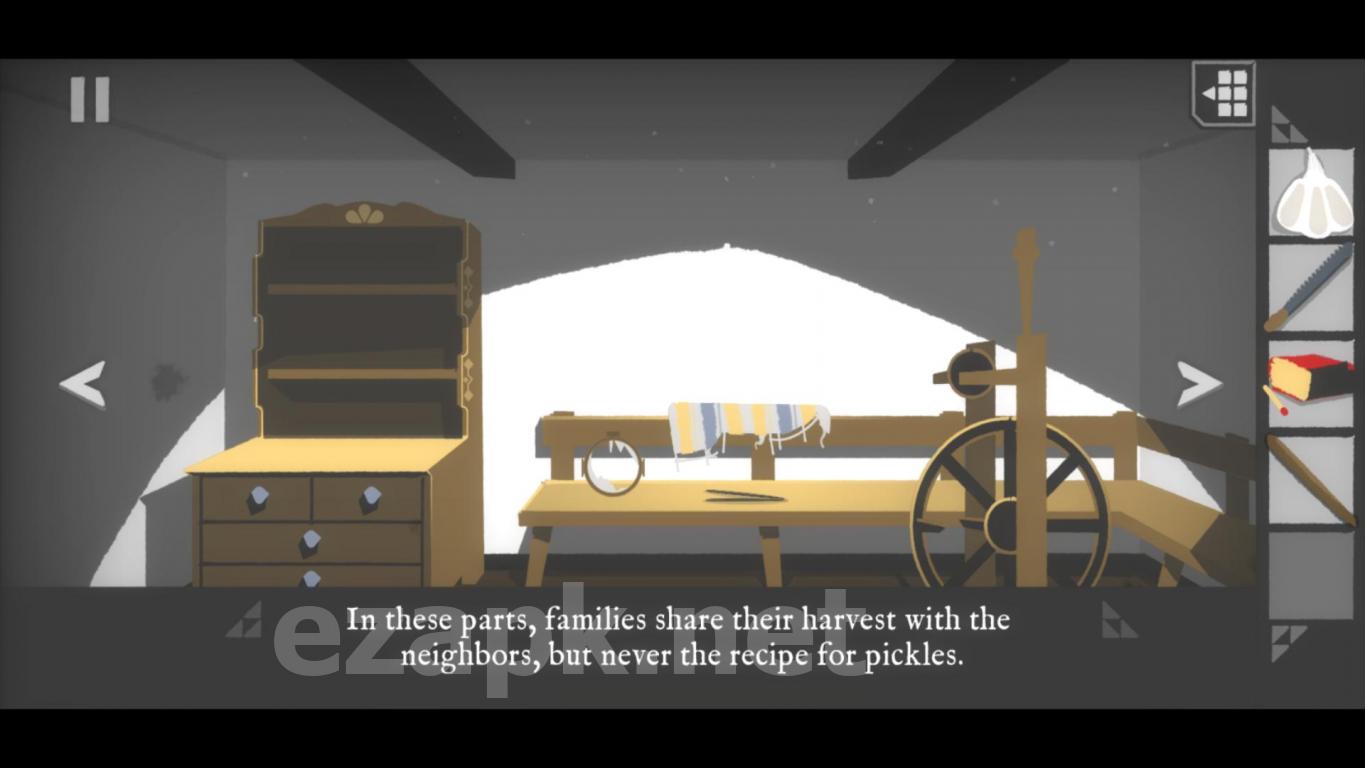Choose the red matchbox item
Image resolution: width=1365 pixels, height=768 pixels.
(1310, 382)
